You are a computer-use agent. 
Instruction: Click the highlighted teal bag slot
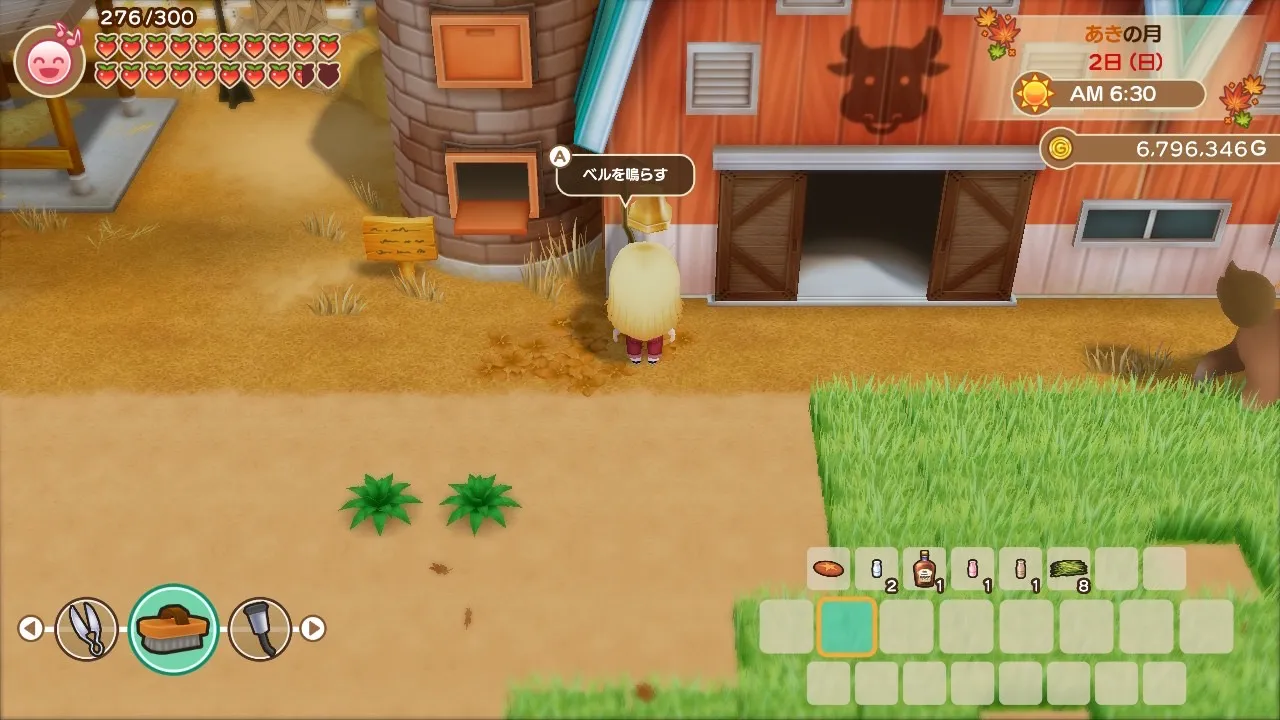coord(847,627)
